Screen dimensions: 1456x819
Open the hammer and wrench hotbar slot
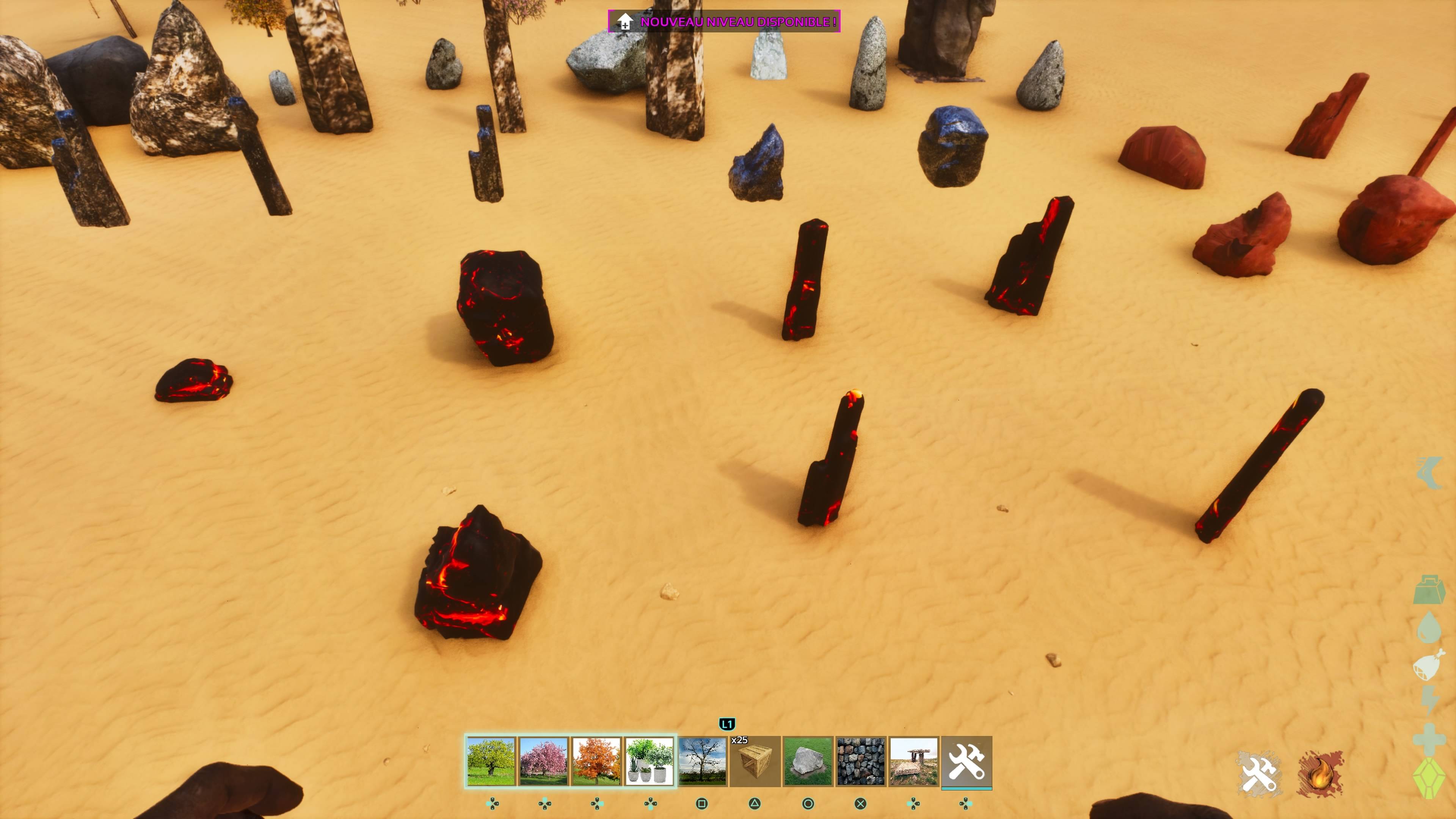click(x=966, y=761)
